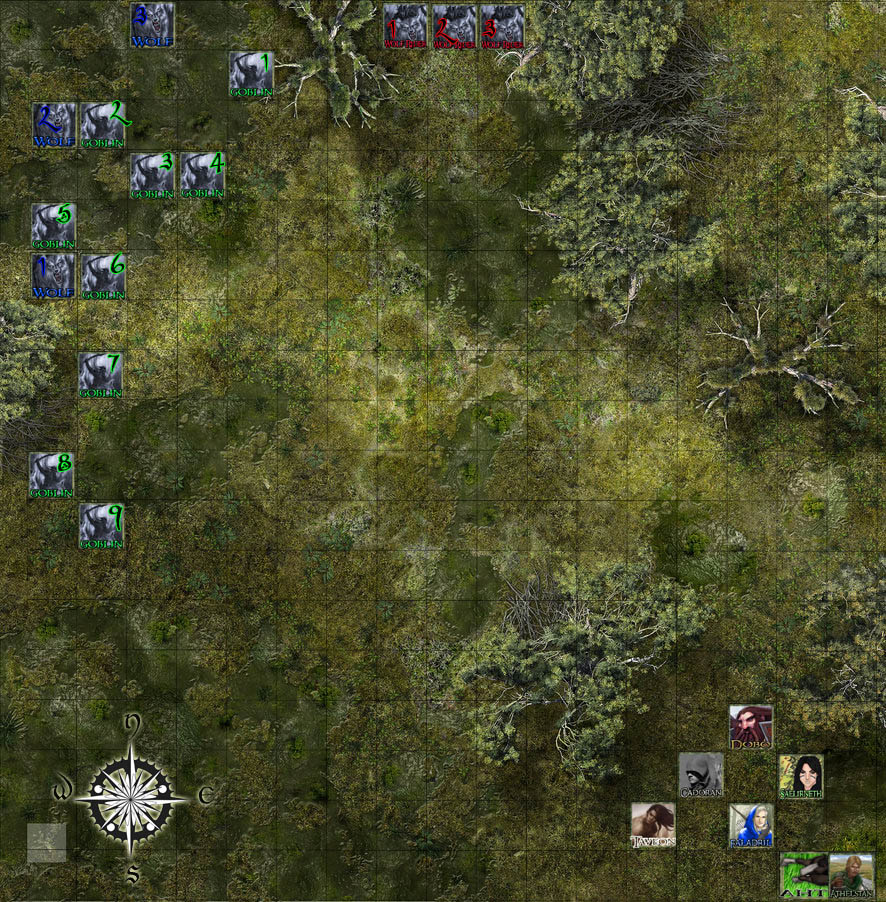
Task: Choose the Saelirneth character token
Action: 801,776
